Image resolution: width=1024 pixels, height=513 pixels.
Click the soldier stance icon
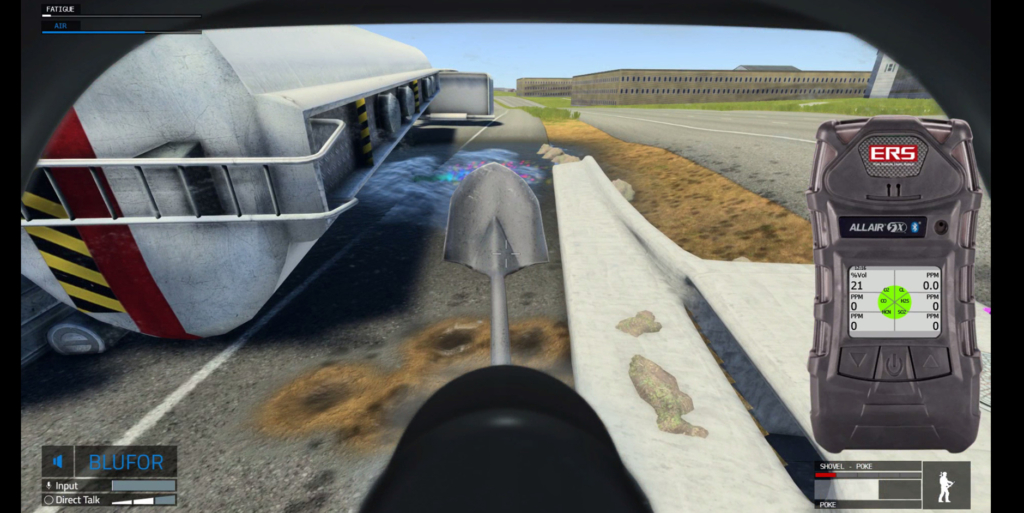[x=946, y=485]
